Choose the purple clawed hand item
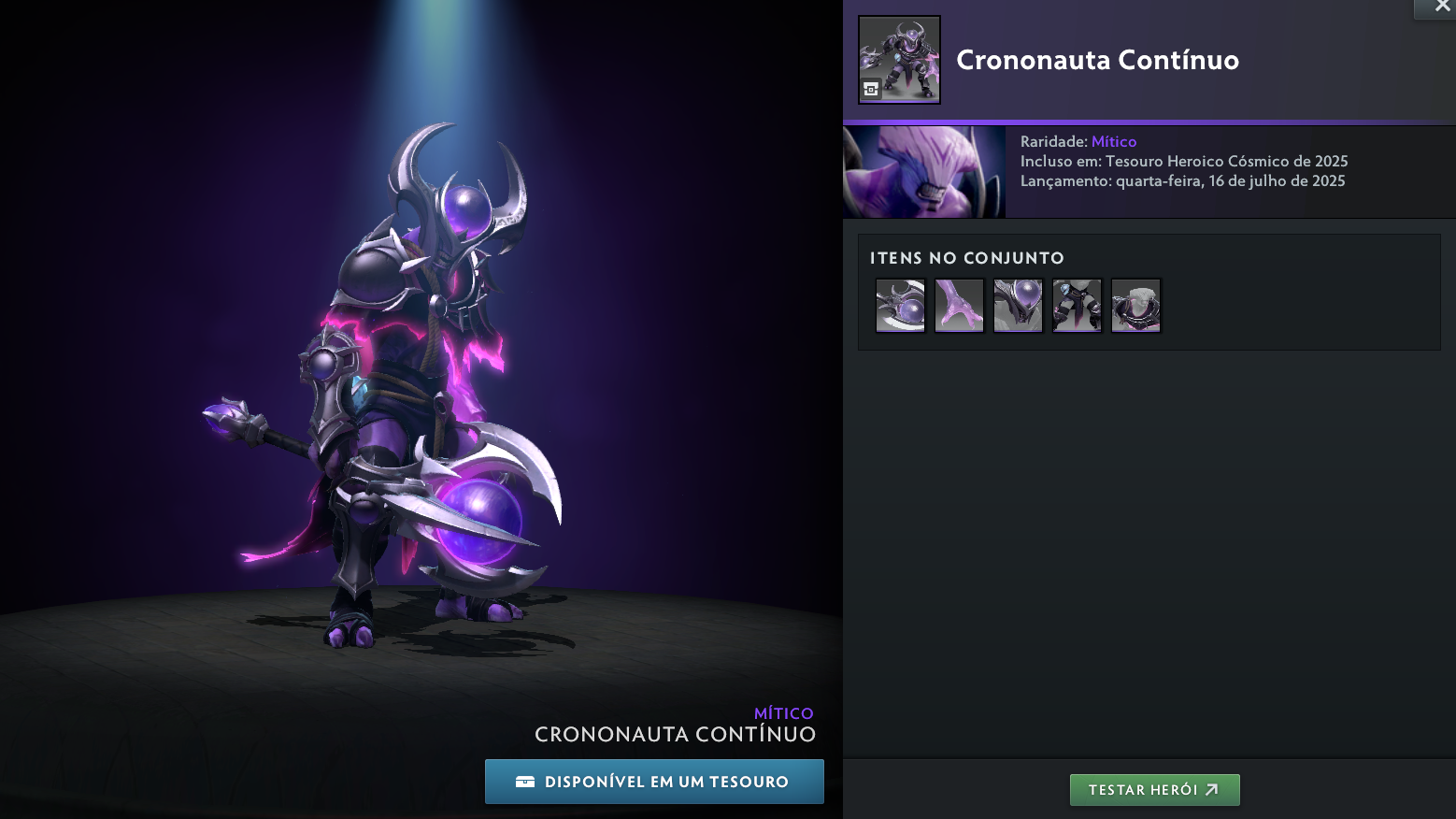The width and height of the screenshot is (1456, 819). point(959,306)
